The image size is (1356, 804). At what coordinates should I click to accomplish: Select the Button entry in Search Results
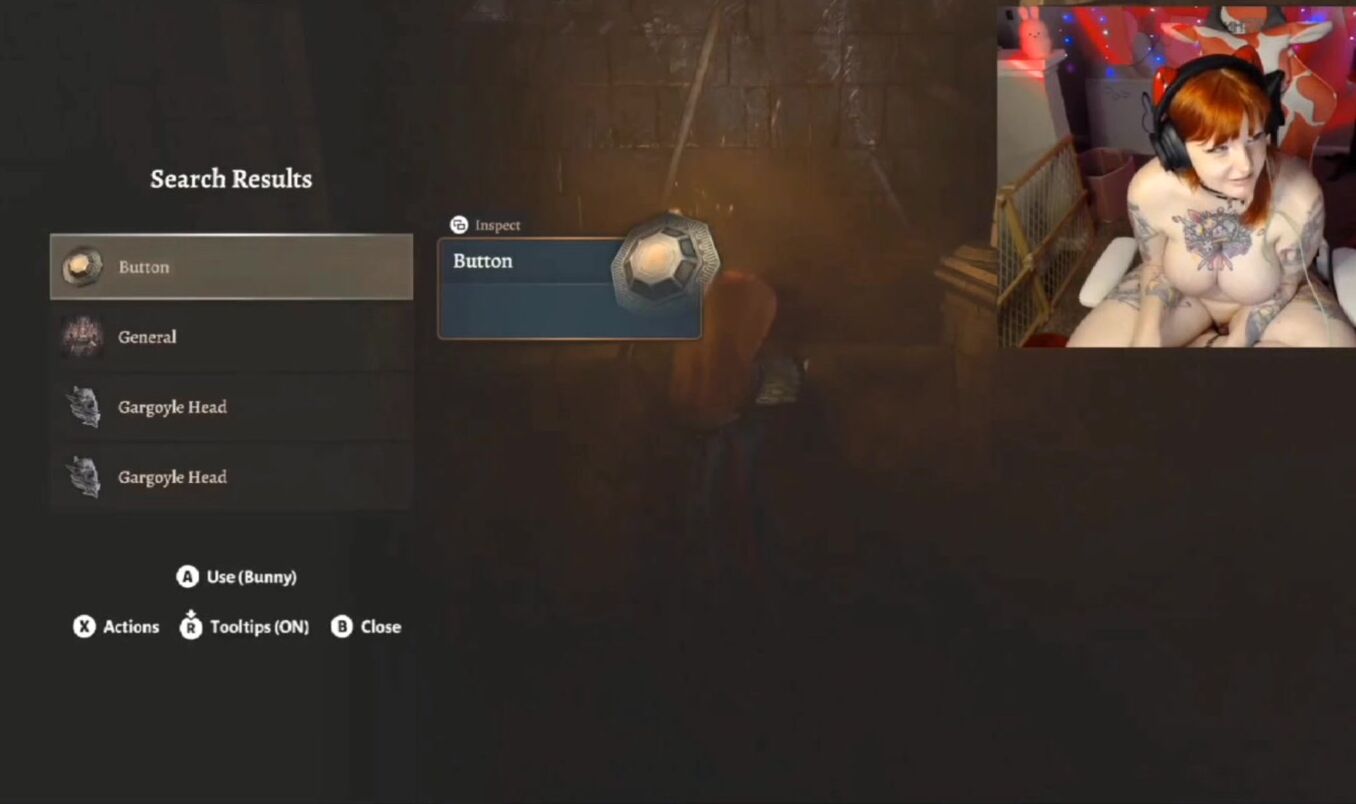[x=231, y=267]
